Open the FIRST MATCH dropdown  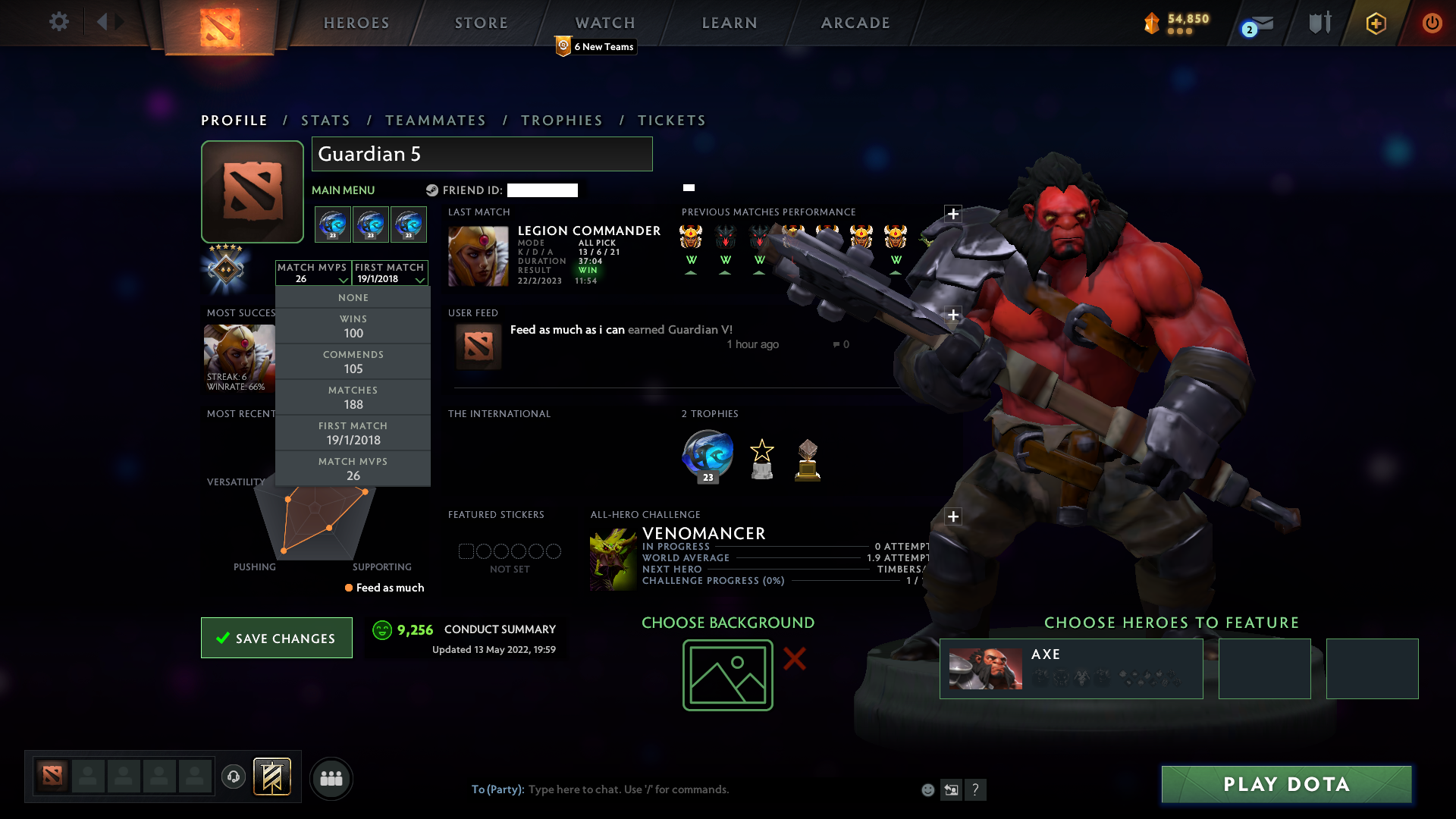tap(389, 275)
